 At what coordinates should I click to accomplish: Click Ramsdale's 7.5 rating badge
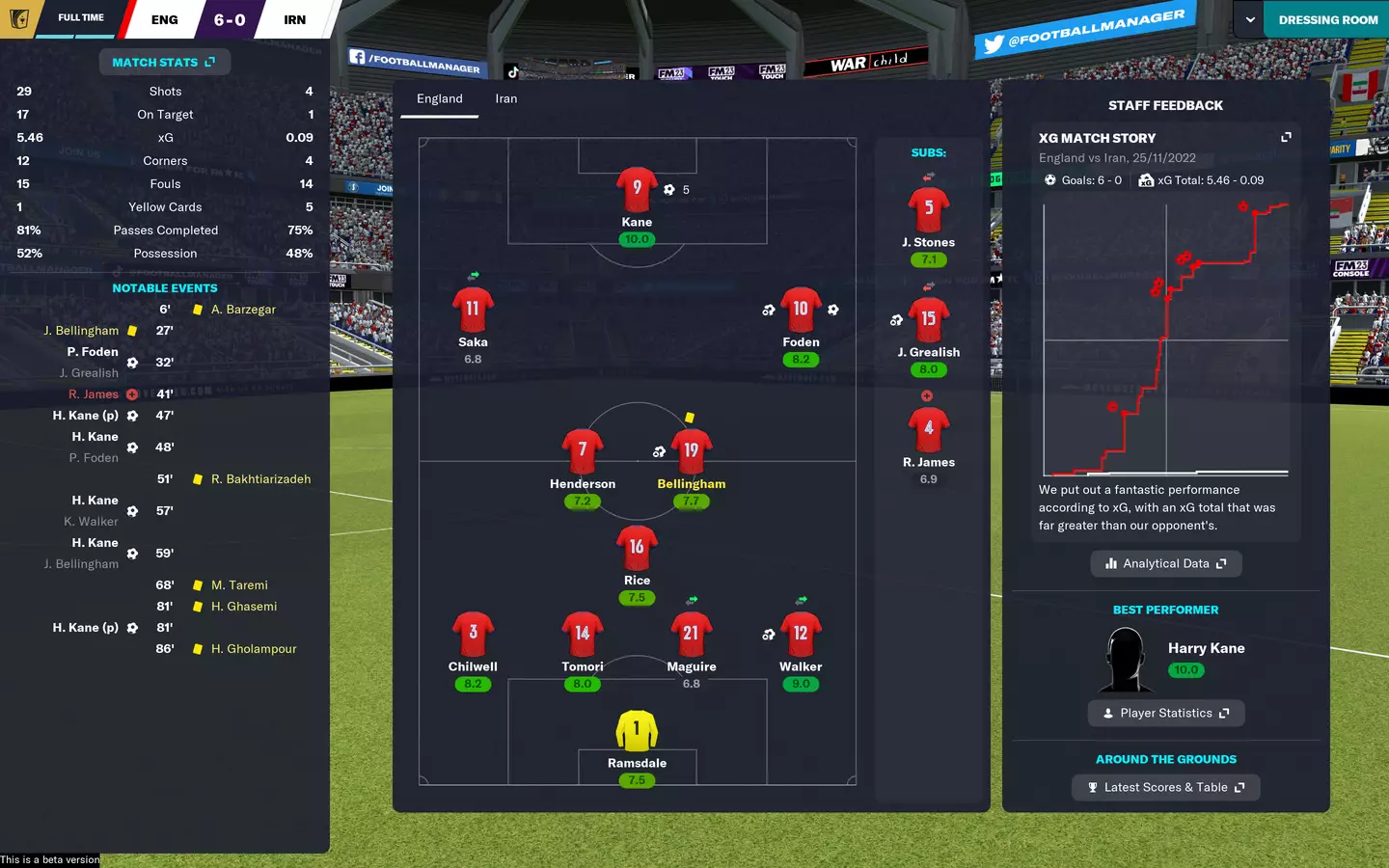click(x=637, y=779)
